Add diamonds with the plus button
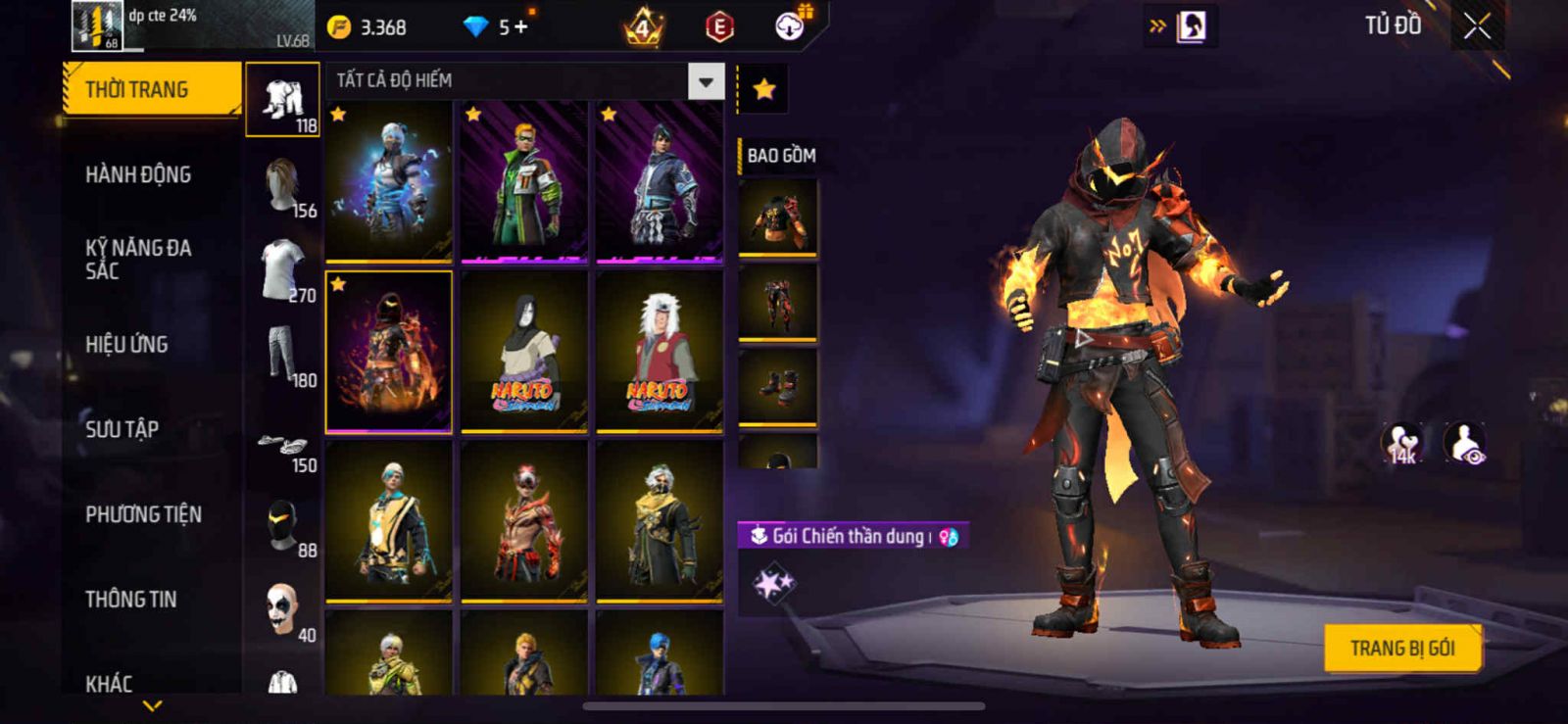The width and height of the screenshot is (1568, 724). (520, 27)
